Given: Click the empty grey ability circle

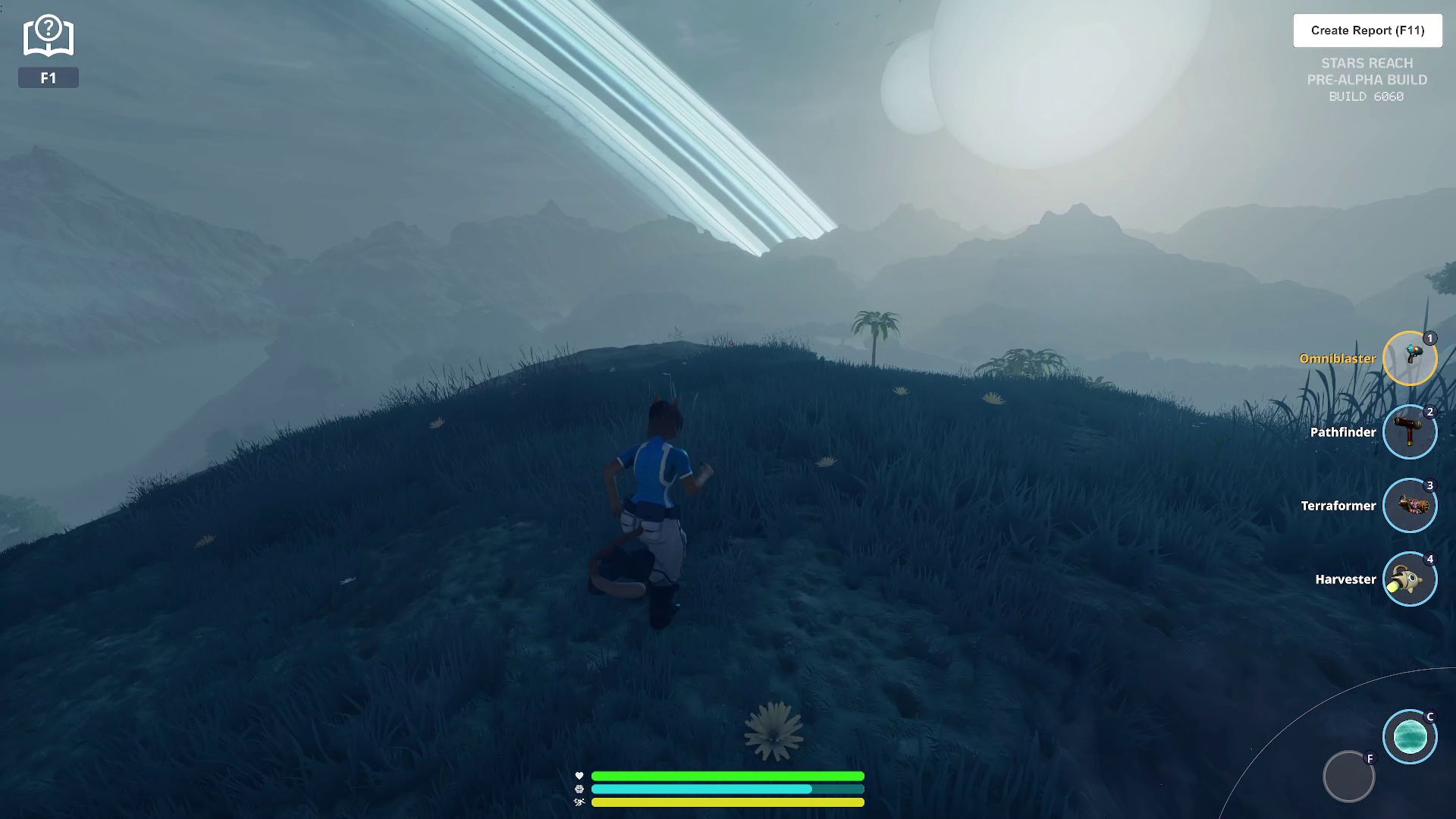Looking at the screenshot, I should click(x=1348, y=777).
